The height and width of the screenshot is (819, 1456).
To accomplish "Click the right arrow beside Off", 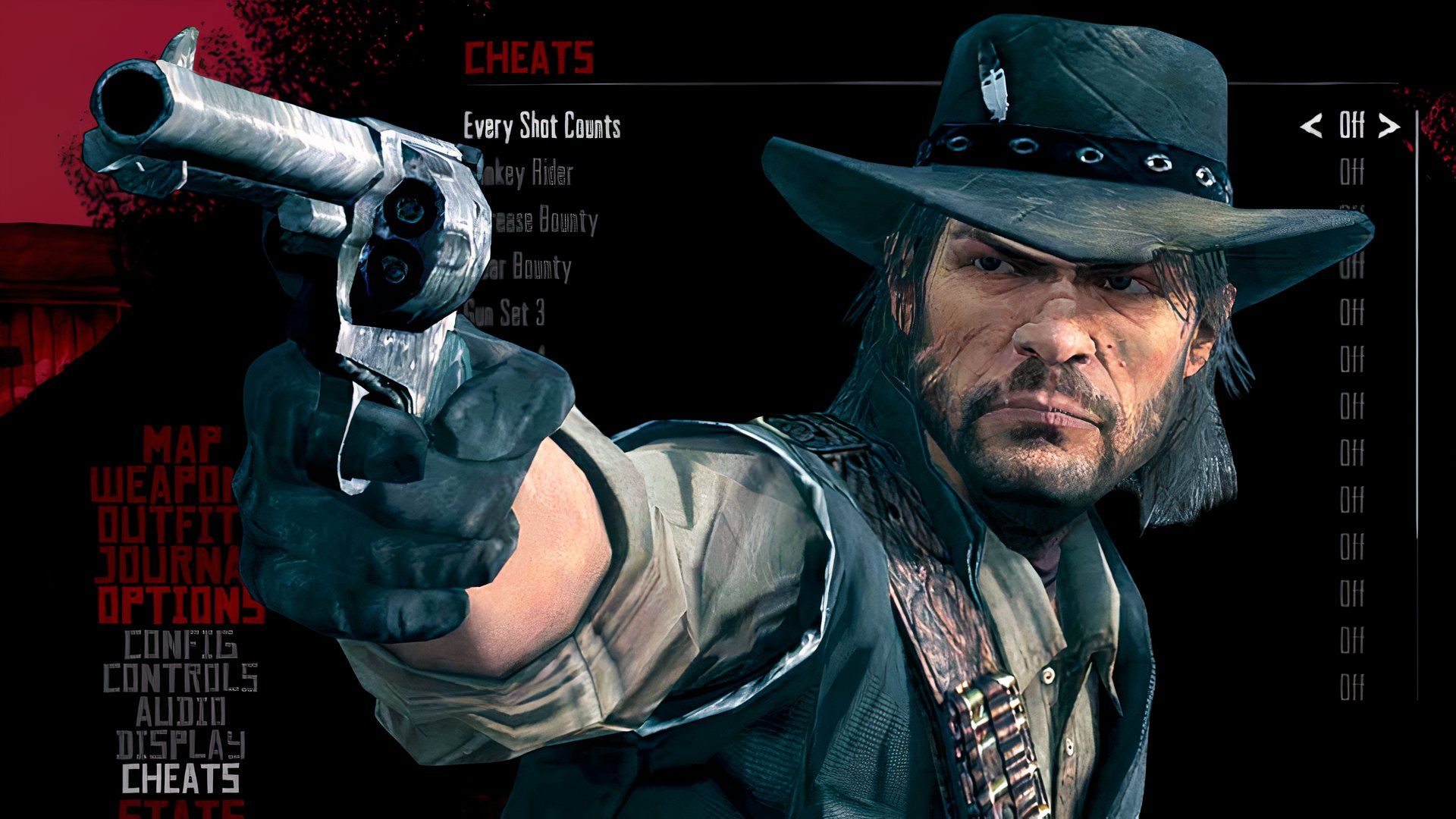I will point(1389,126).
